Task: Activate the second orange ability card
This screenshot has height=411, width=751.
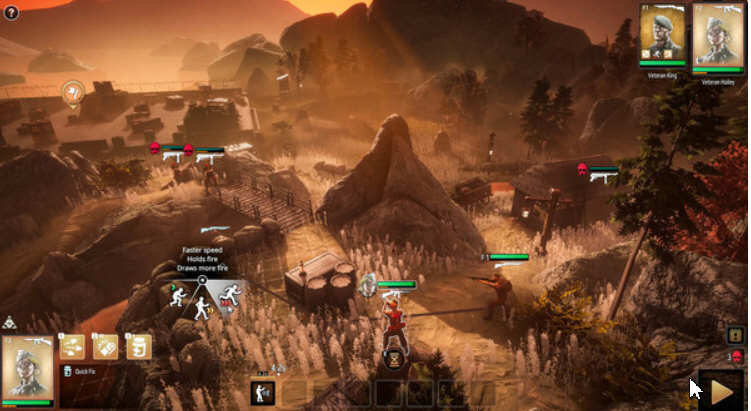Action: [105, 346]
